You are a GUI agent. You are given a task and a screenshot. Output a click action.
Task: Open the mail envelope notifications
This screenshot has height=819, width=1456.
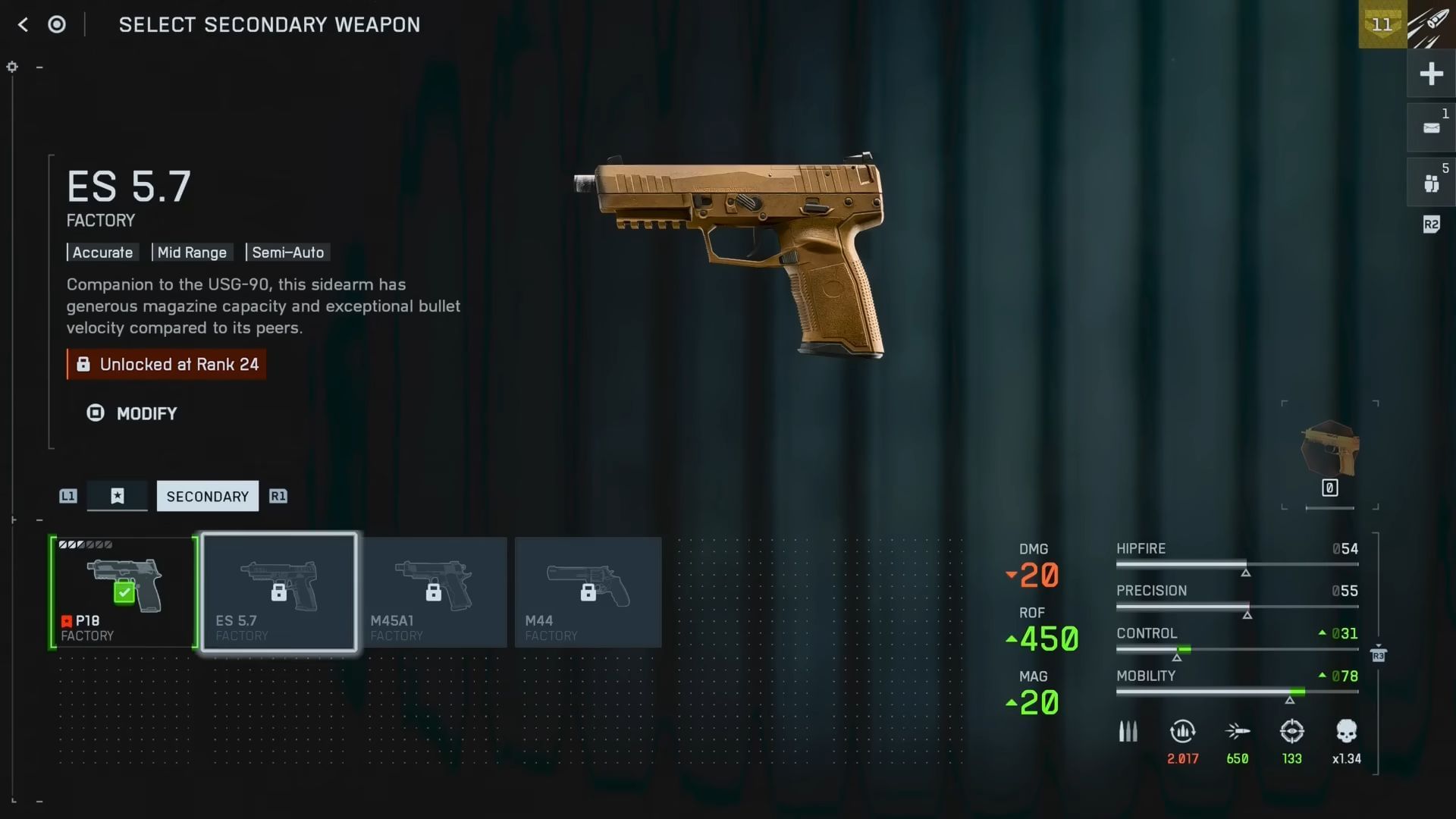click(1431, 128)
